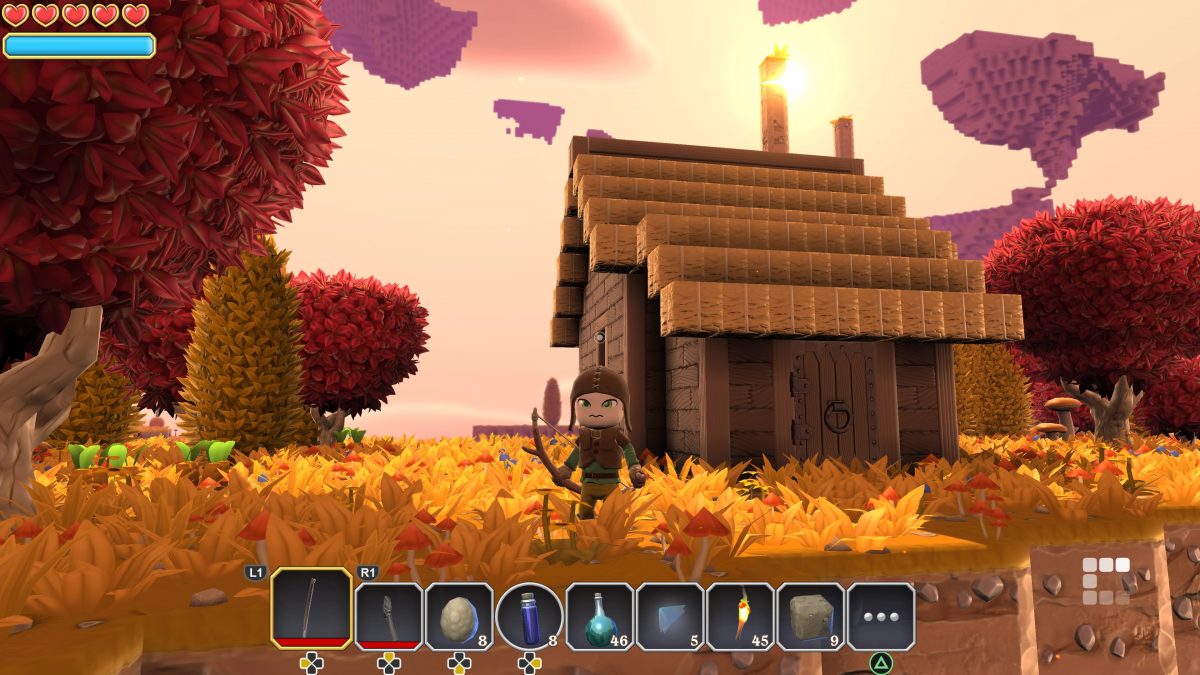Choose the stone egg item slot

pos(459,616)
